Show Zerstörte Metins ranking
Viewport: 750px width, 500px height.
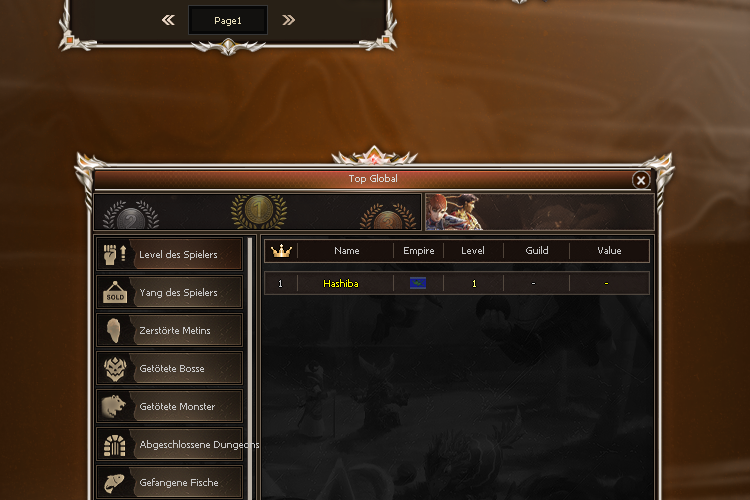(170, 331)
